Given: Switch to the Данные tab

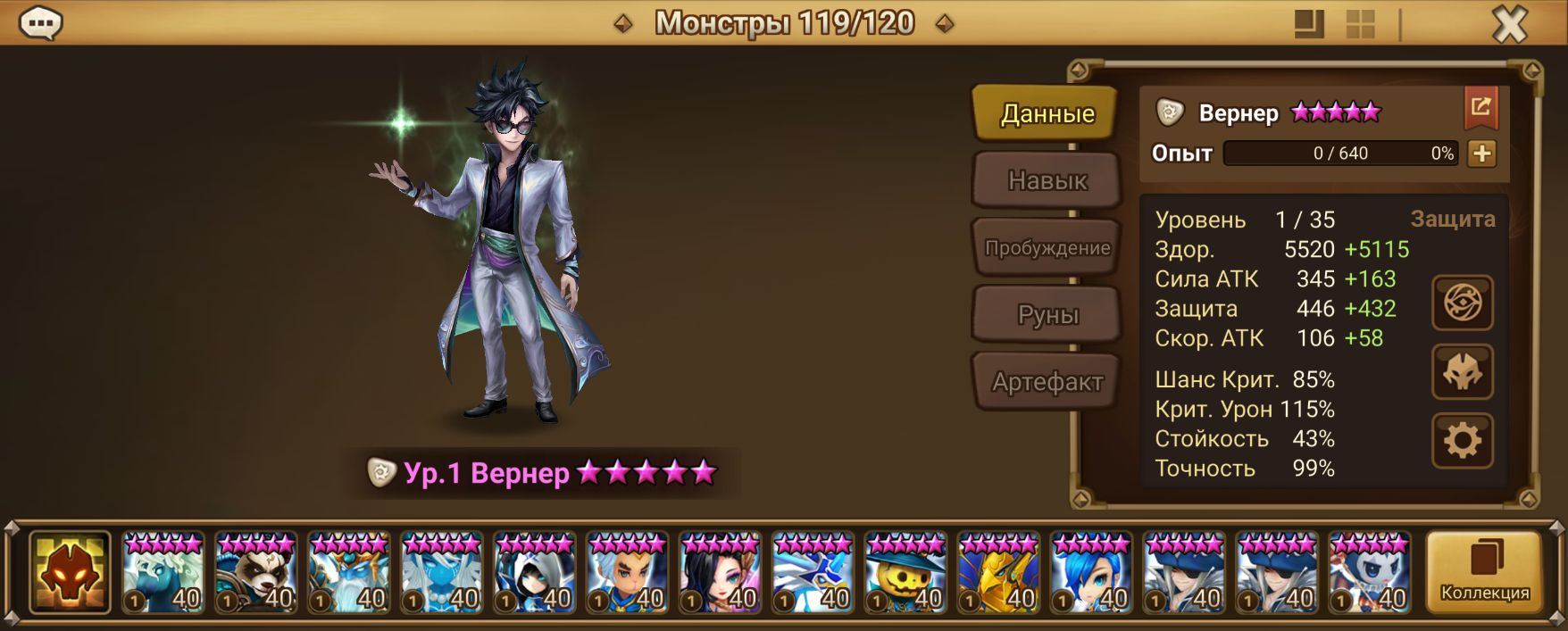Looking at the screenshot, I should click(1047, 113).
